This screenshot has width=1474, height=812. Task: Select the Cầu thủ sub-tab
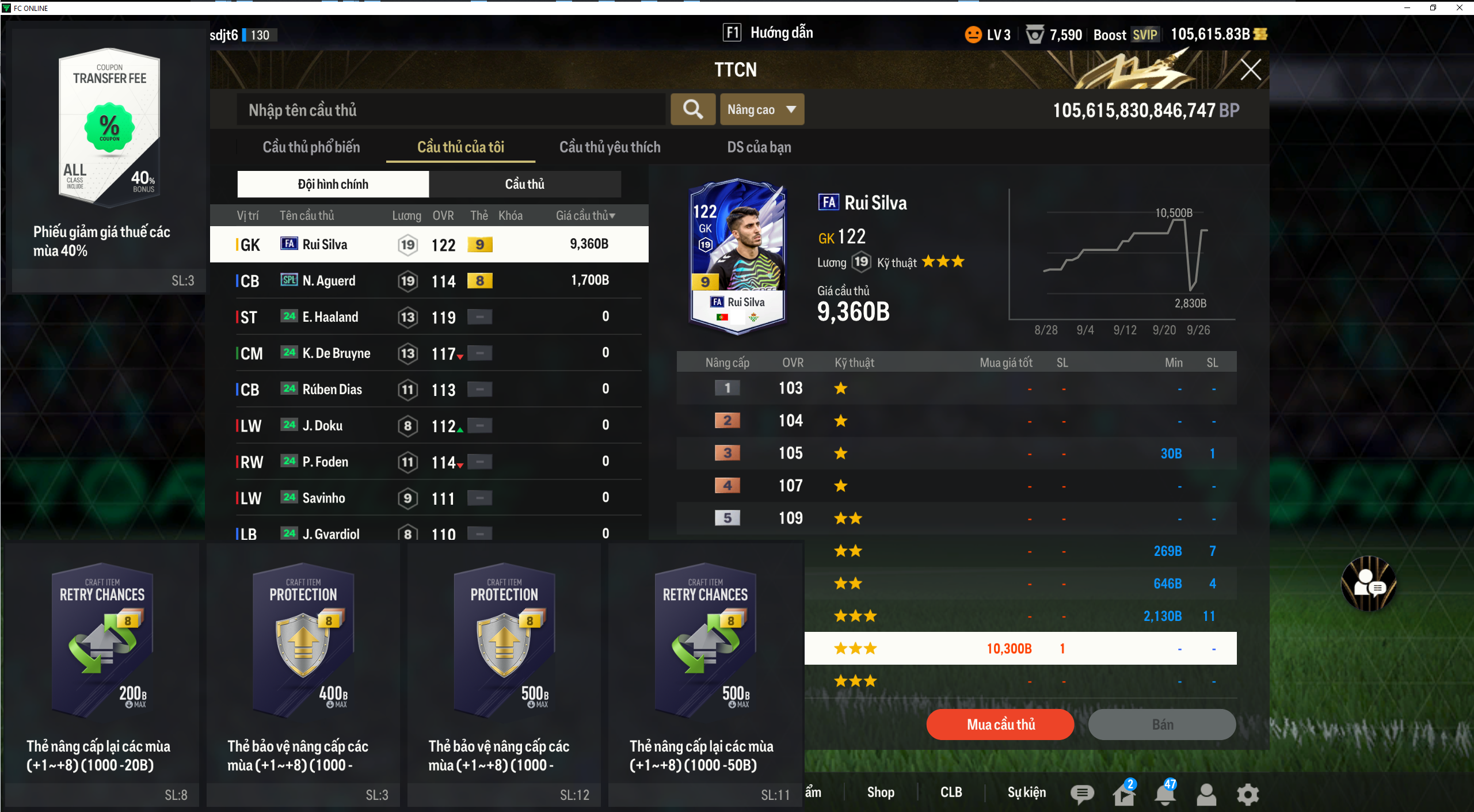(524, 184)
